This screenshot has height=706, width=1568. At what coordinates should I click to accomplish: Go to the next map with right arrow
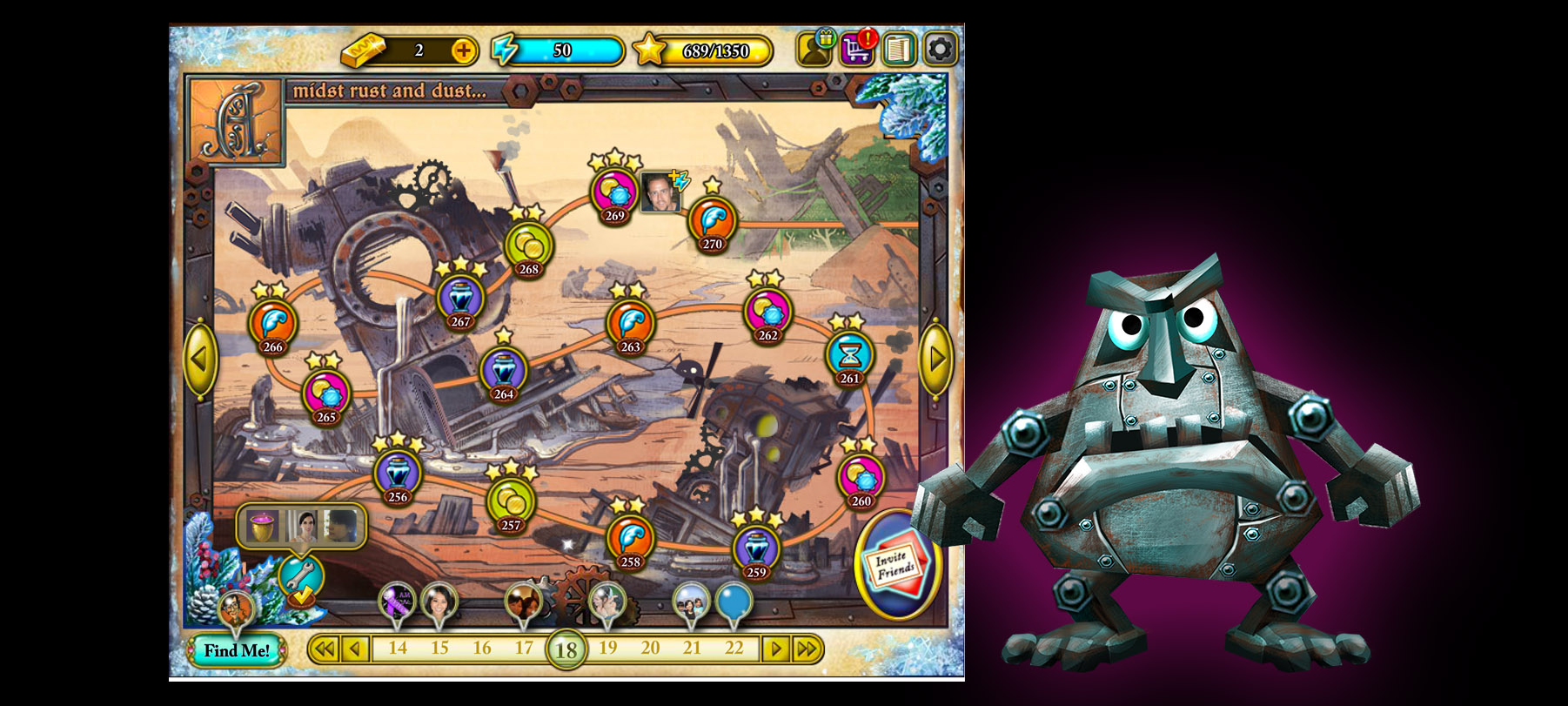pos(936,359)
